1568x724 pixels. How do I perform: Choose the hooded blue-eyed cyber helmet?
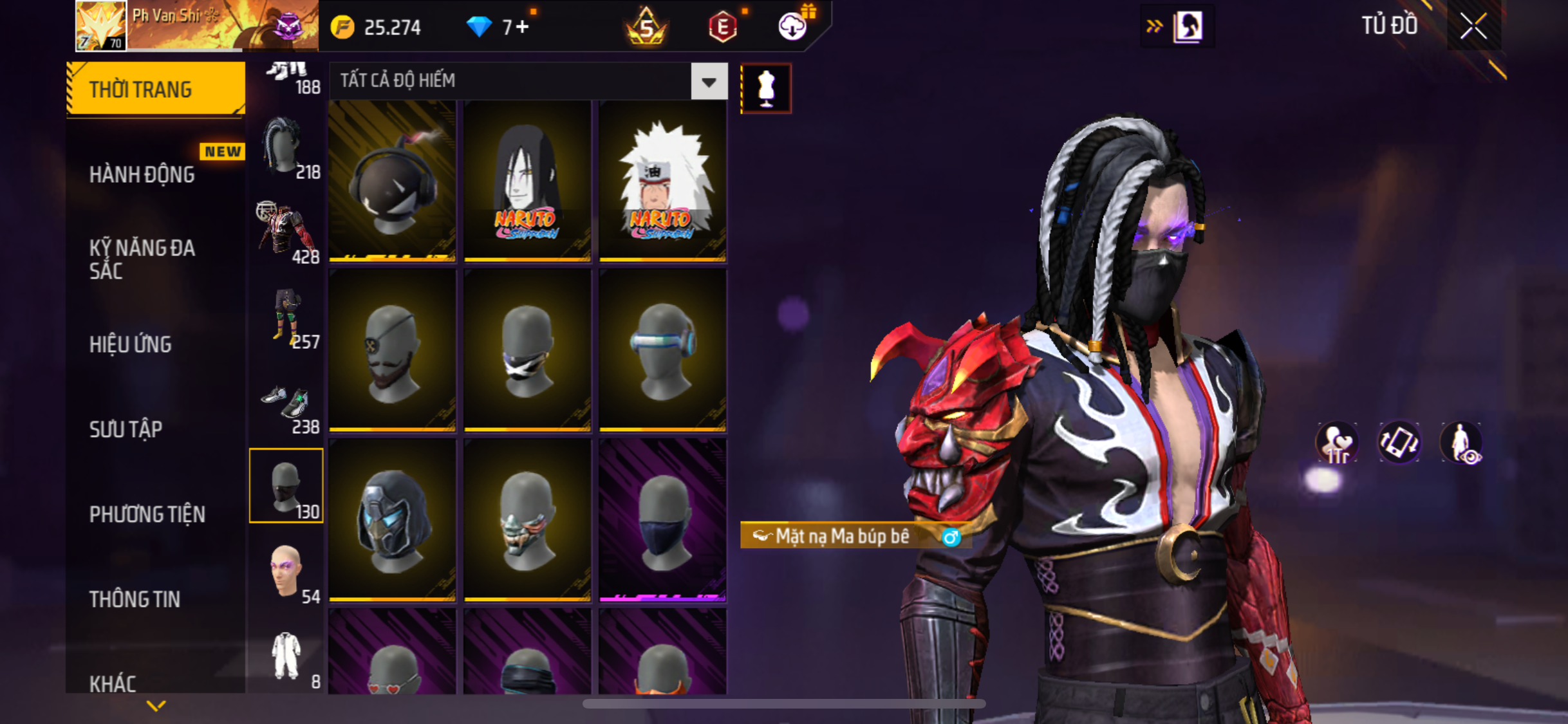(x=392, y=521)
